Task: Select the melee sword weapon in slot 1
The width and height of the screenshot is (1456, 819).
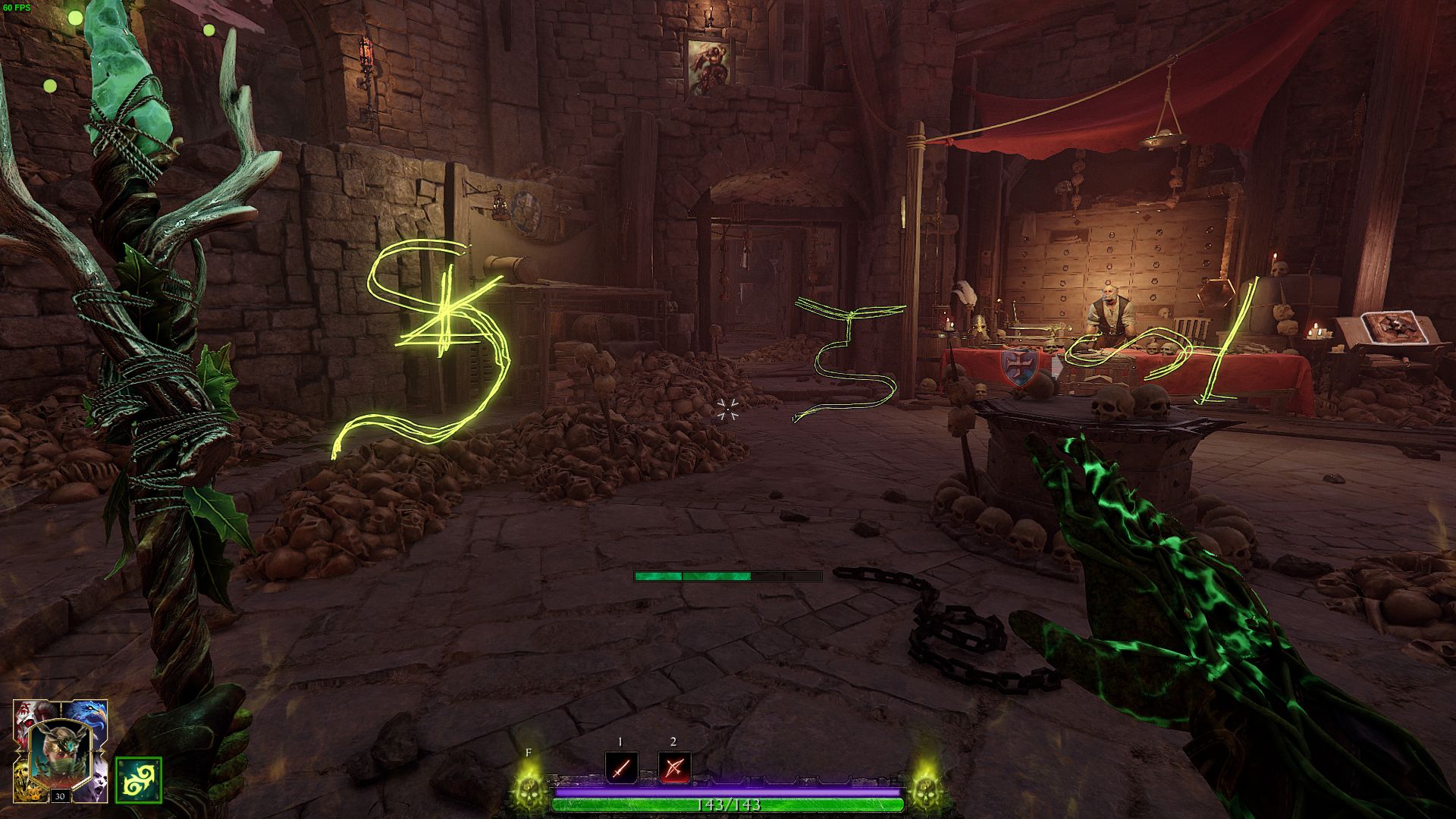Action: pyautogui.click(x=620, y=768)
